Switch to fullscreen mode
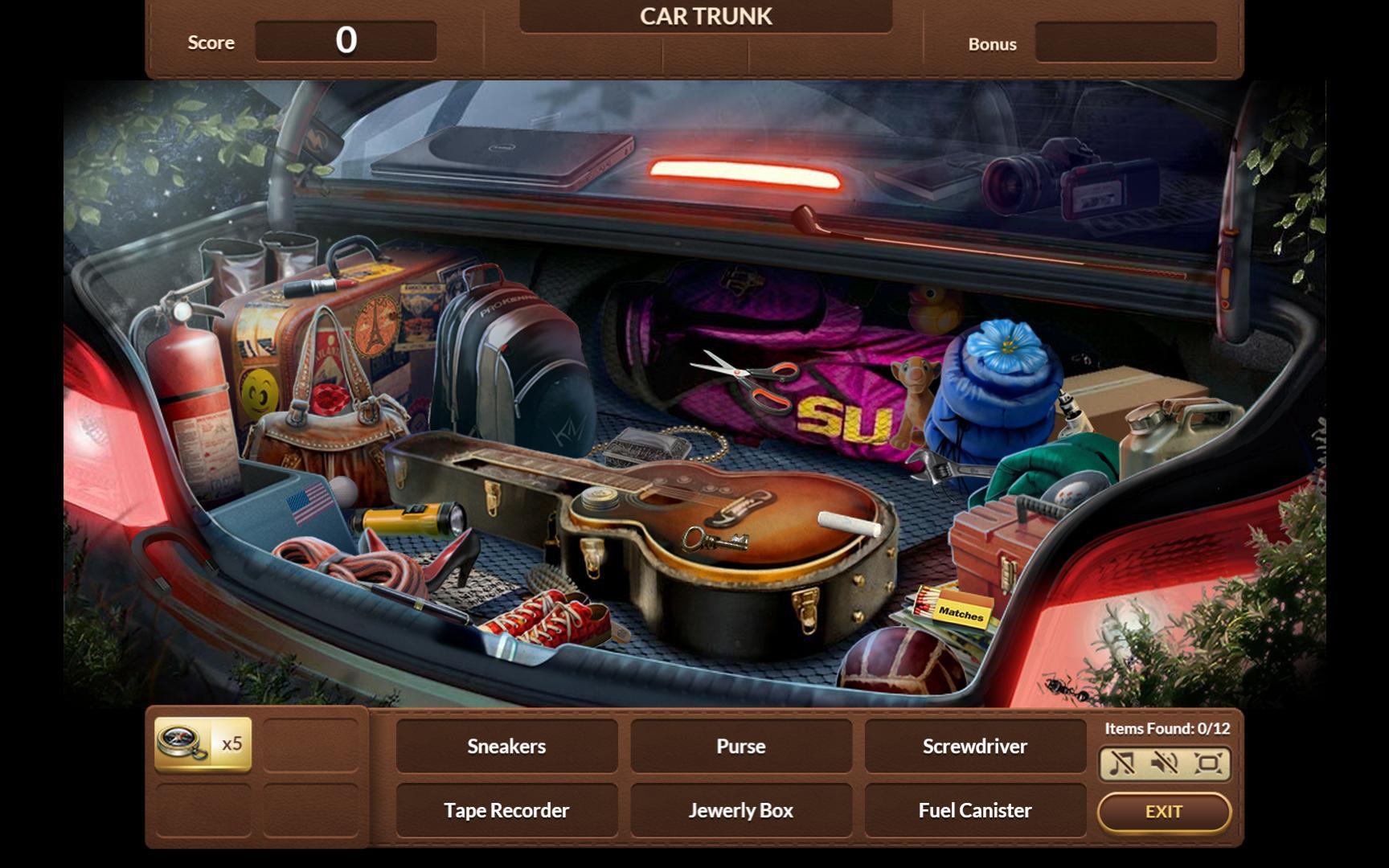Screen dimensions: 1389x868 [x=1207, y=763]
